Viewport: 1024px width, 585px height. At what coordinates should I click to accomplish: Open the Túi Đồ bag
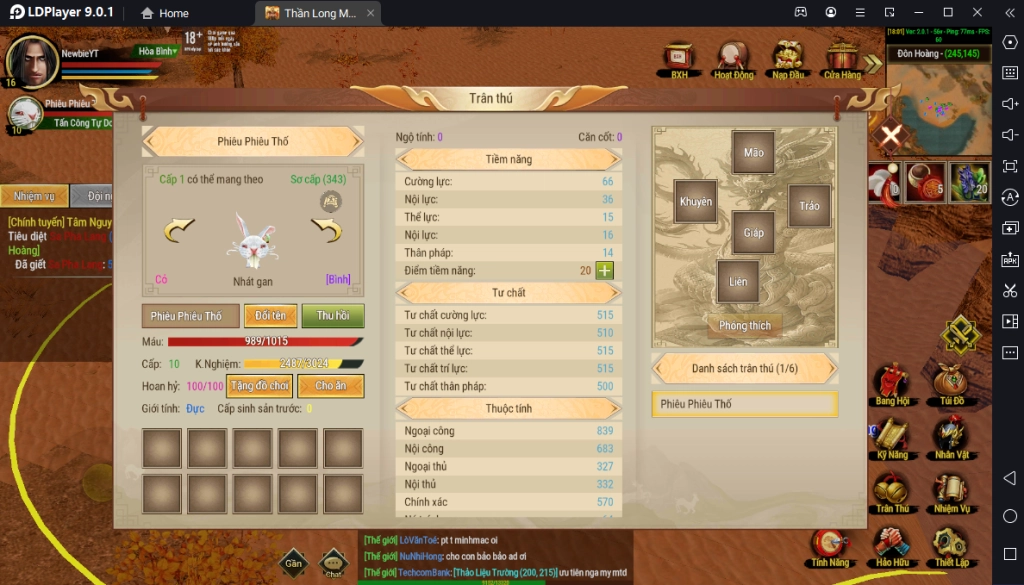pos(950,384)
